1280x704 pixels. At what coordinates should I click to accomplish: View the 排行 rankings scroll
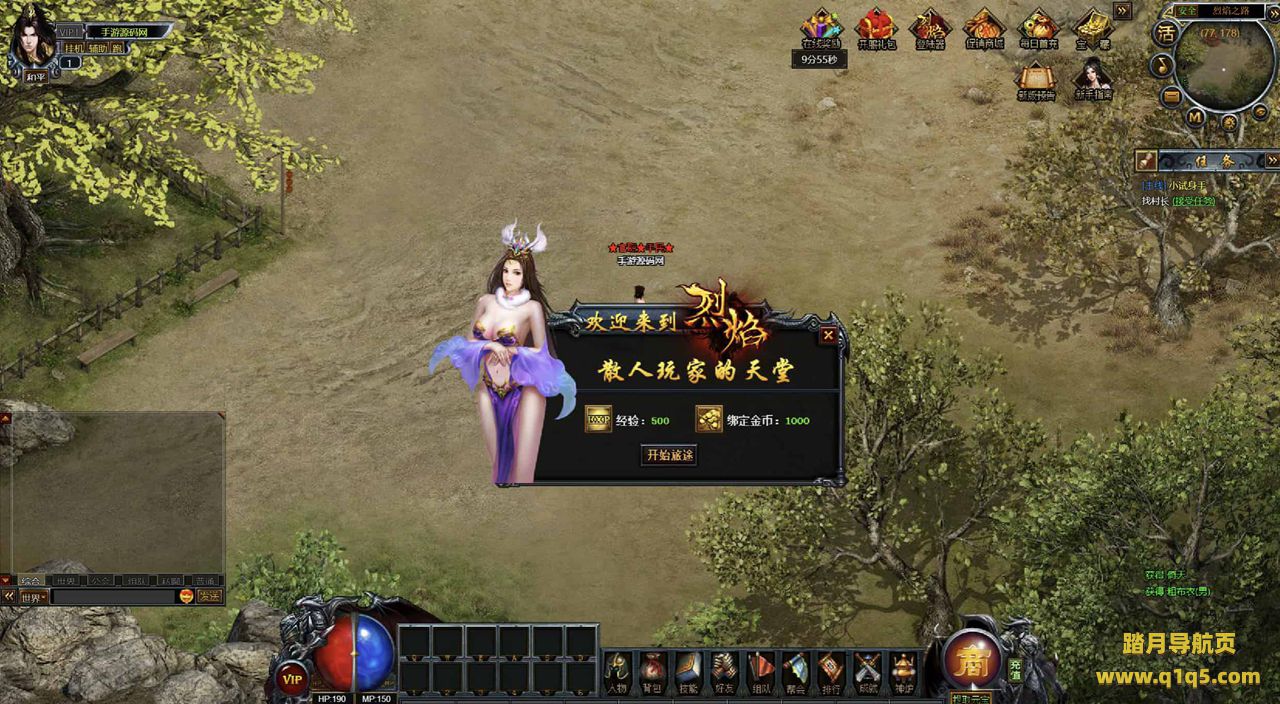click(831, 670)
